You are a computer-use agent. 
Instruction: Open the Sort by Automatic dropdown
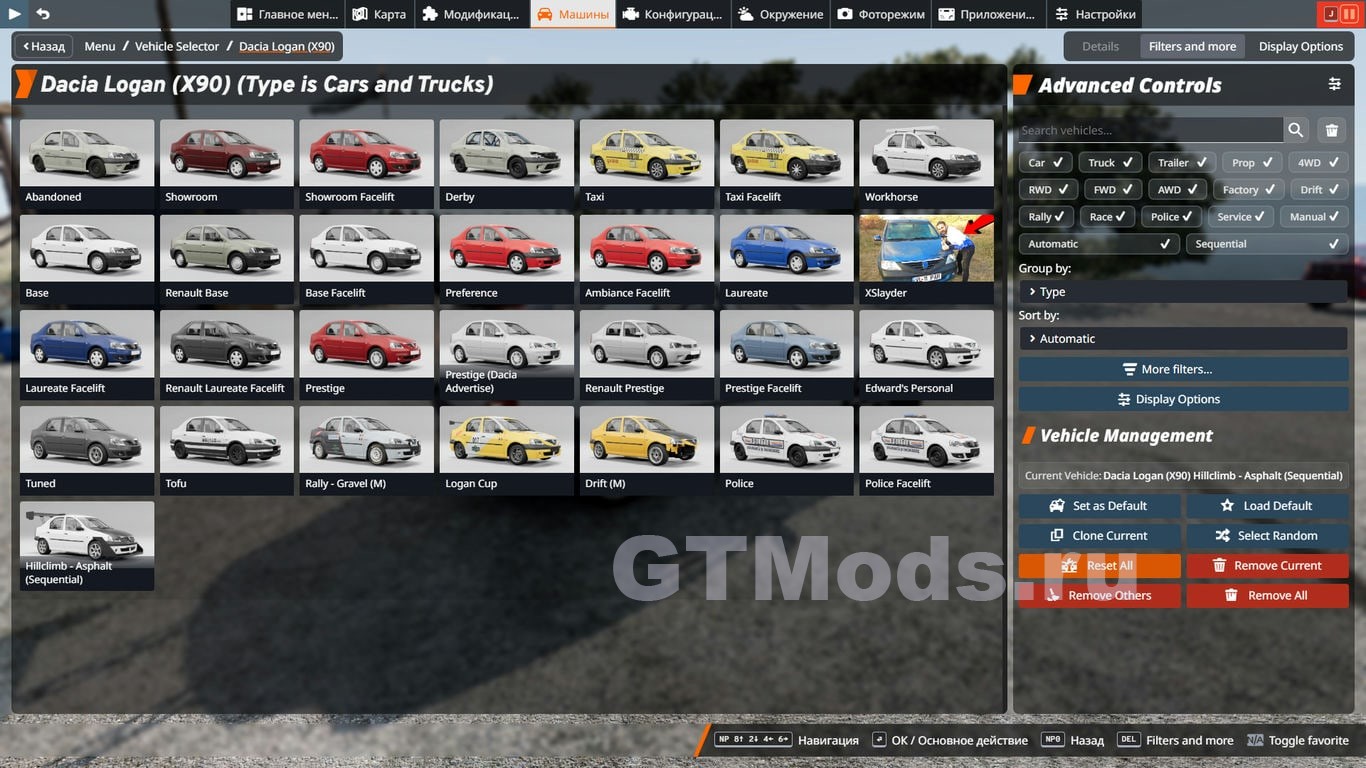coord(1183,339)
